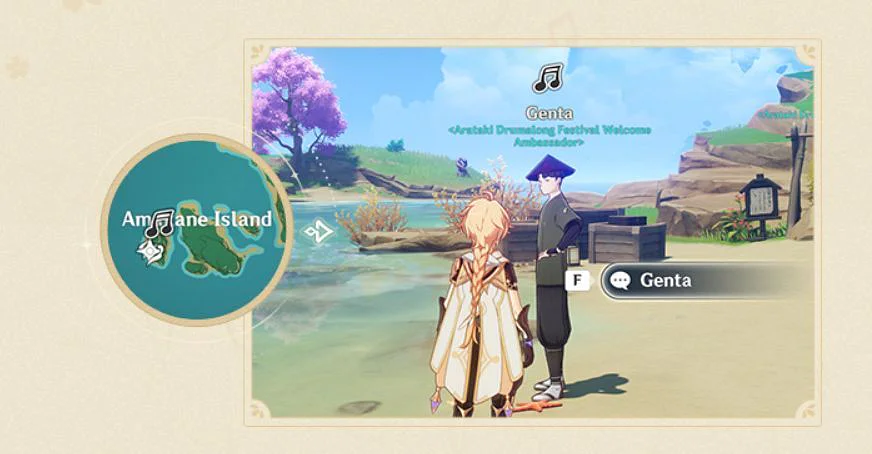872x454 pixels.
Task: Select the teleport waypoint marker on the map
Action: [x=151, y=256]
